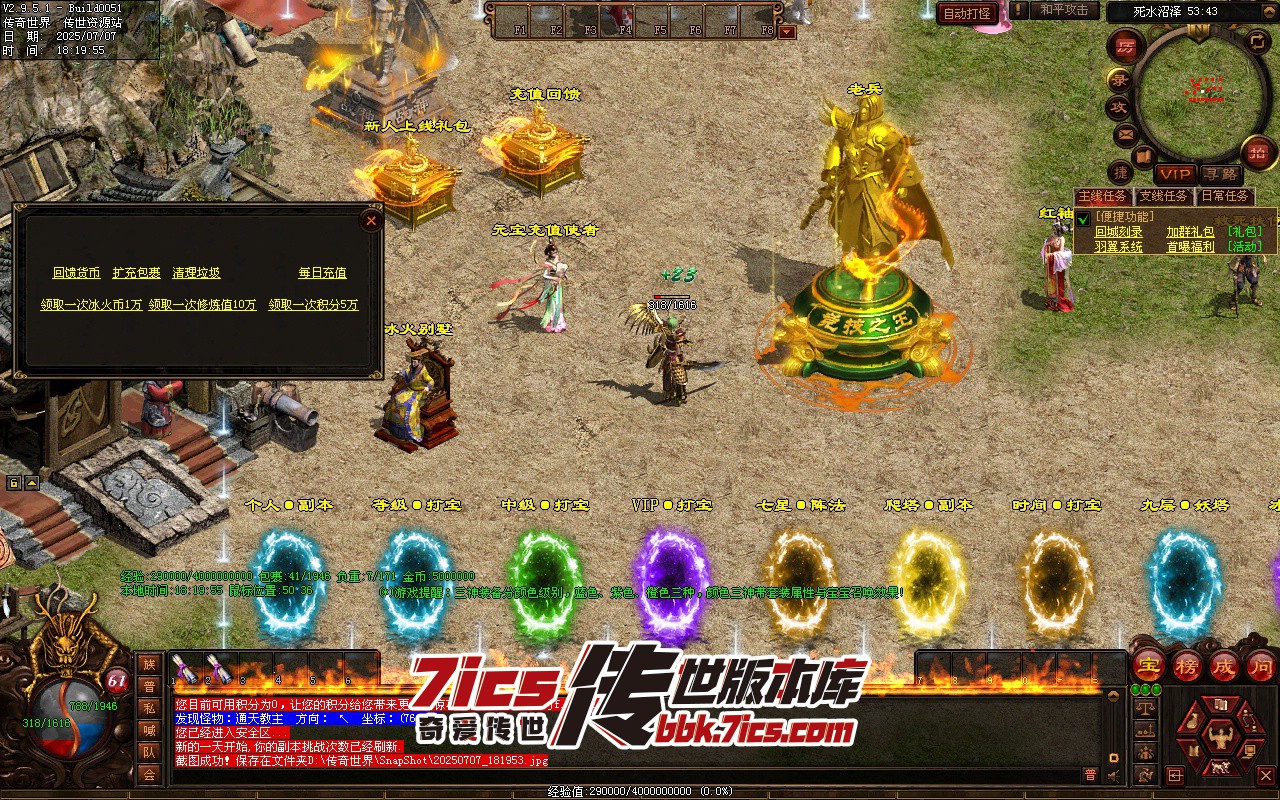The width and height of the screenshot is (1280, 800).
Task: Open the 回城刻录 shortcut link
Action: tap(1118, 231)
